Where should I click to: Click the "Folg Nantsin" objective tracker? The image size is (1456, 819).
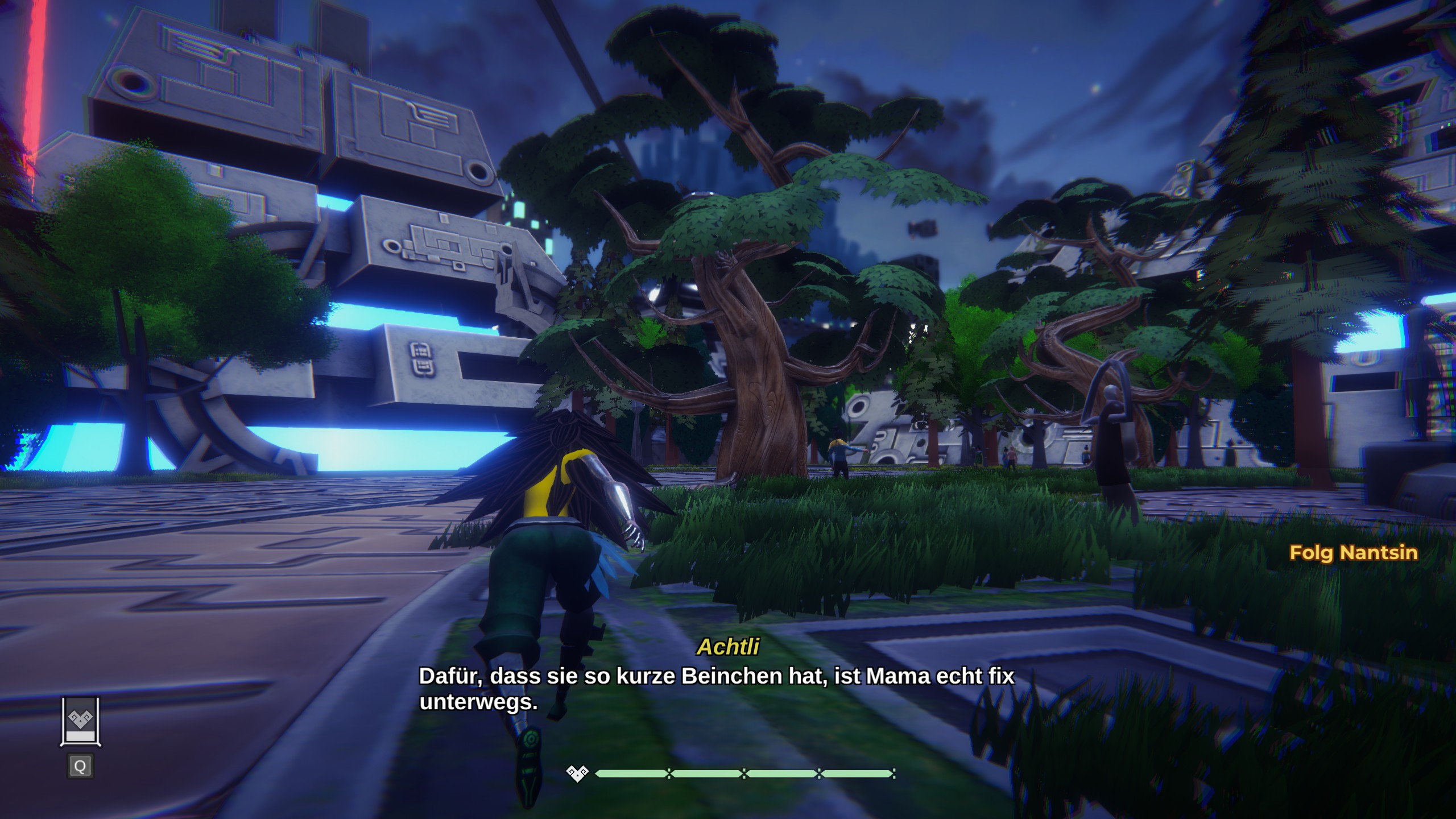[1353, 553]
